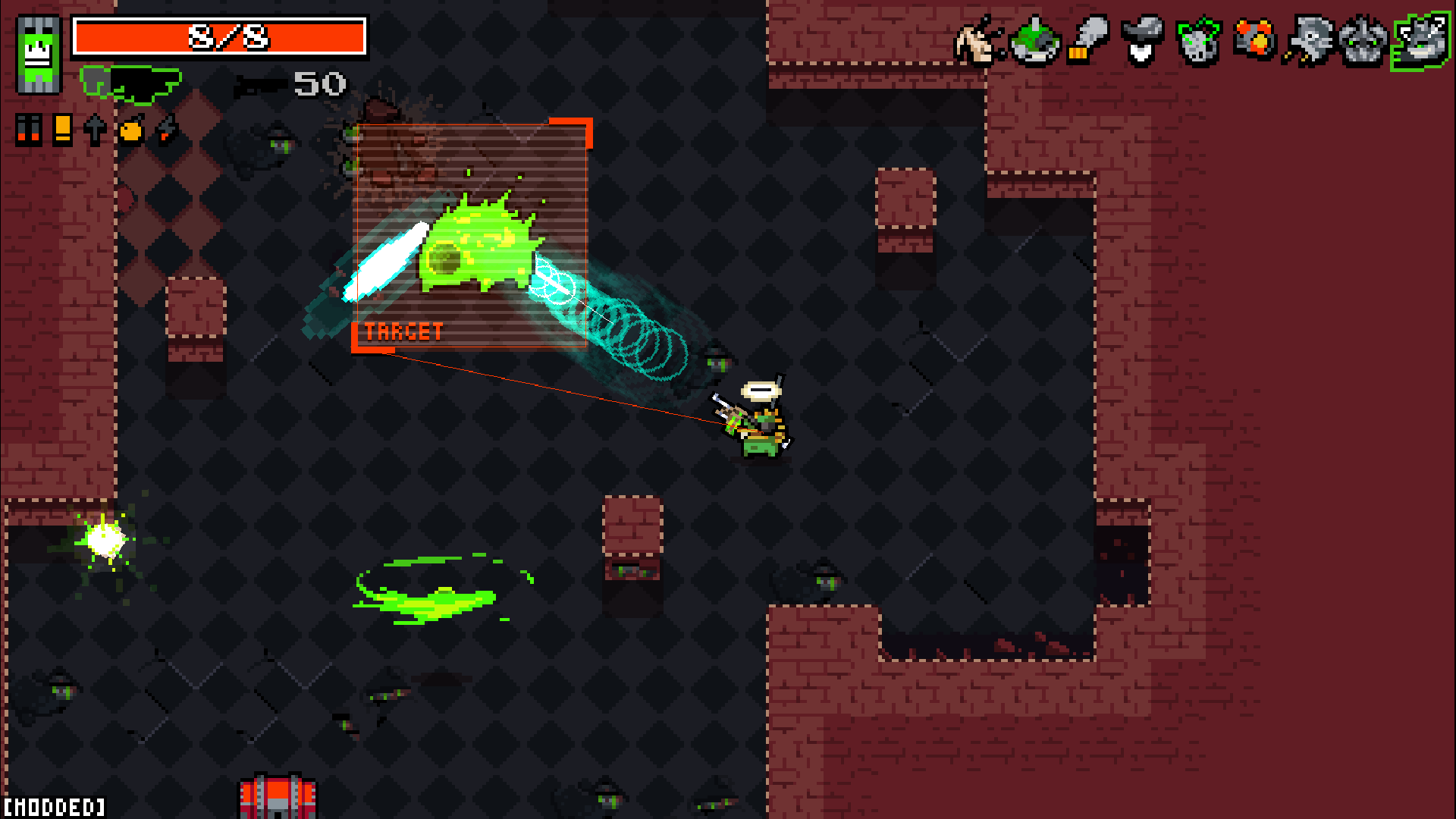The width and height of the screenshot is (1456, 819).
Task: Select the grey shotgun-shell finger mutation icon
Action: click(1088, 40)
